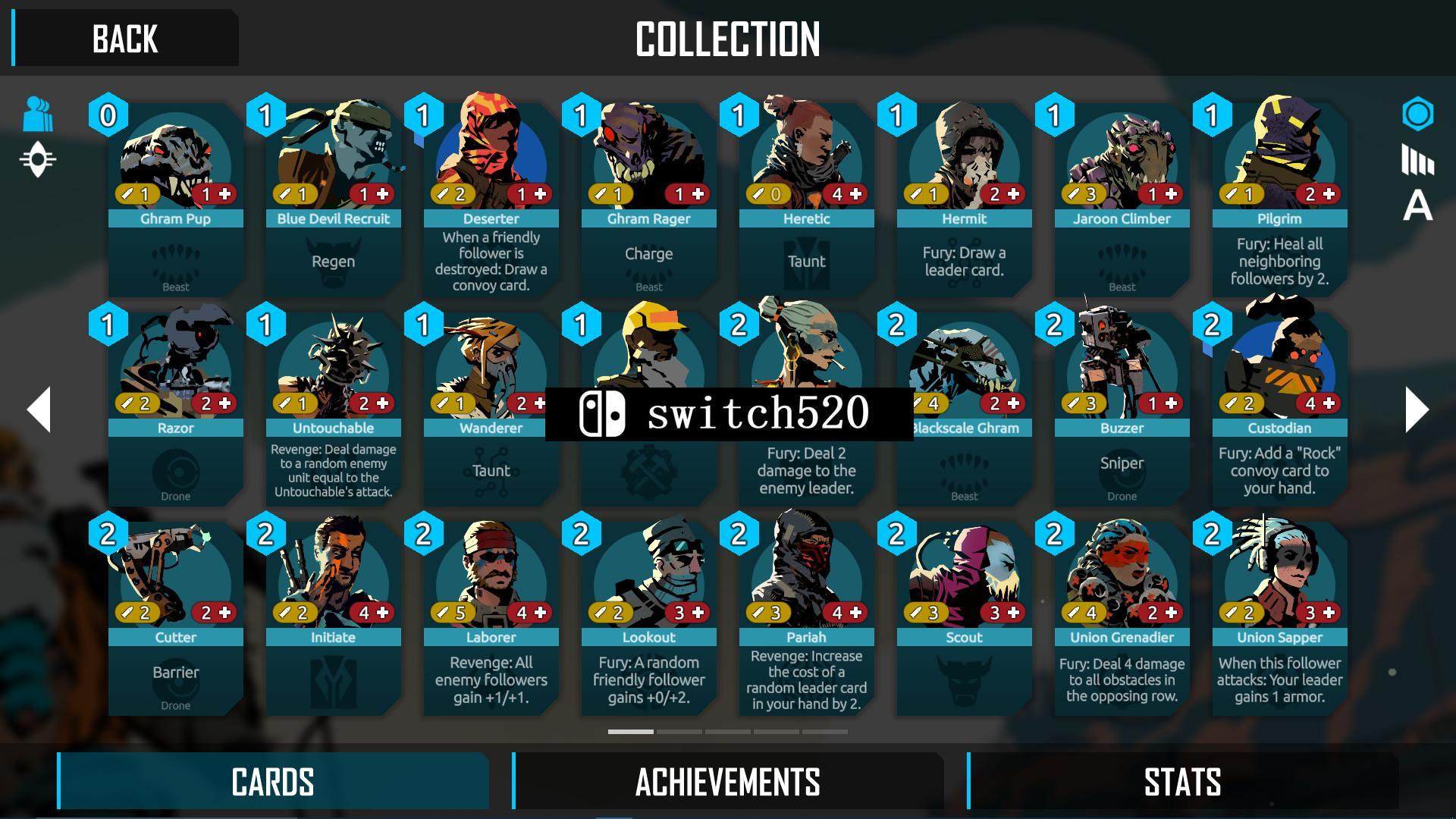
Task: Sort cards alphabetically with the A icon
Action: (1417, 206)
